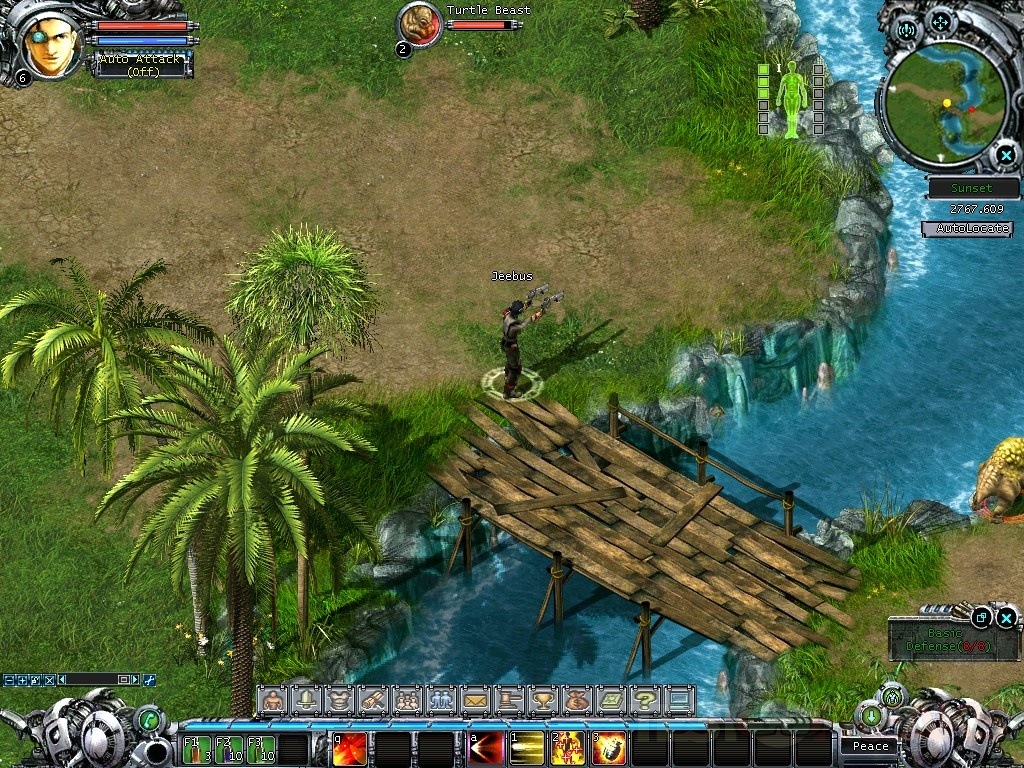The width and height of the screenshot is (1024, 768).
Task: Click the money bag shop icon
Action: pyautogui.click(x=577, y=700)
